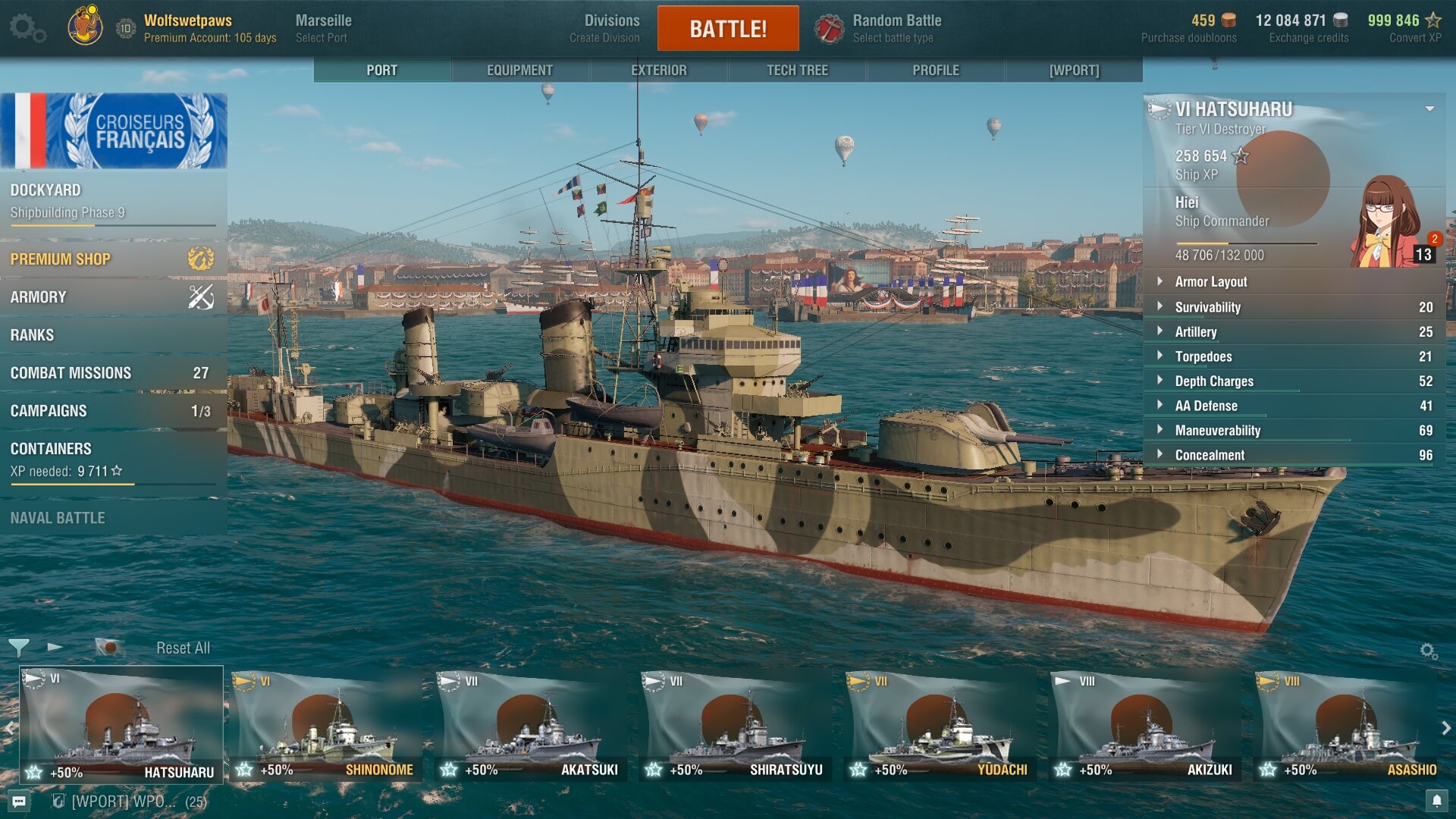Click Reset All ship filters
Screen dimensions: 1456x819
point(183,648)
